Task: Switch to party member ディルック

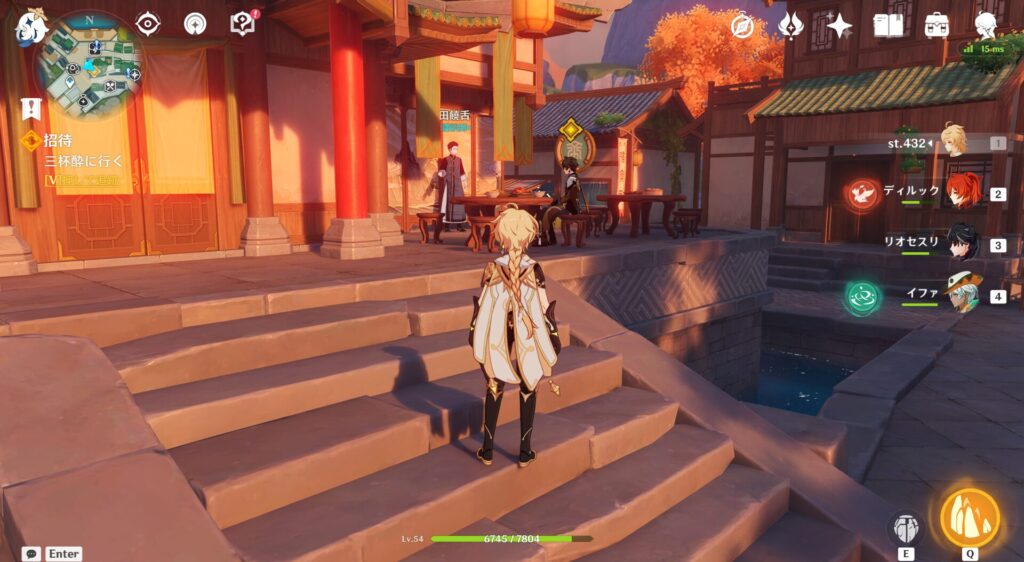Action: pyautogui.click(x=963, y=192)
